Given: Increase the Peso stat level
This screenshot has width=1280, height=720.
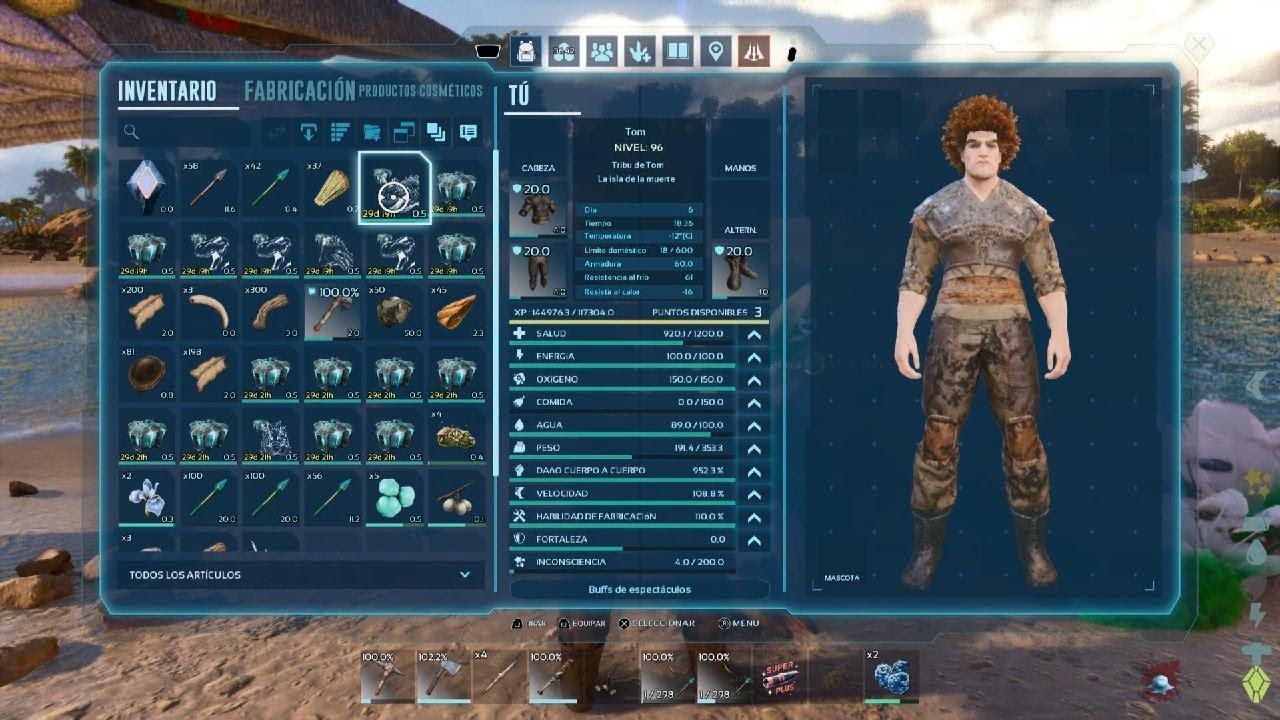Looking at the screenshot, I should coord(754,448).
